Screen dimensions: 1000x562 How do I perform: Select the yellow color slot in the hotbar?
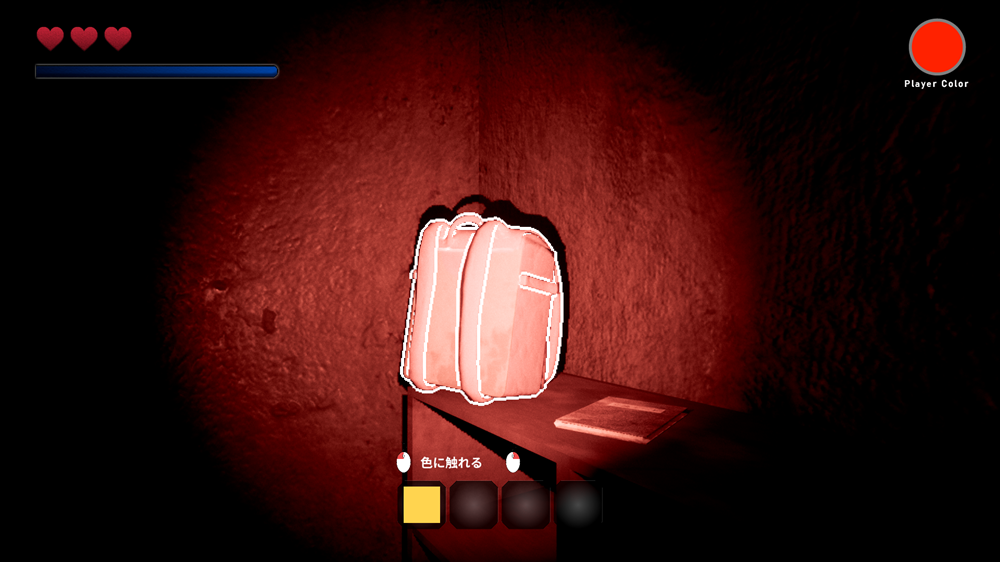[x=422, y=505]
